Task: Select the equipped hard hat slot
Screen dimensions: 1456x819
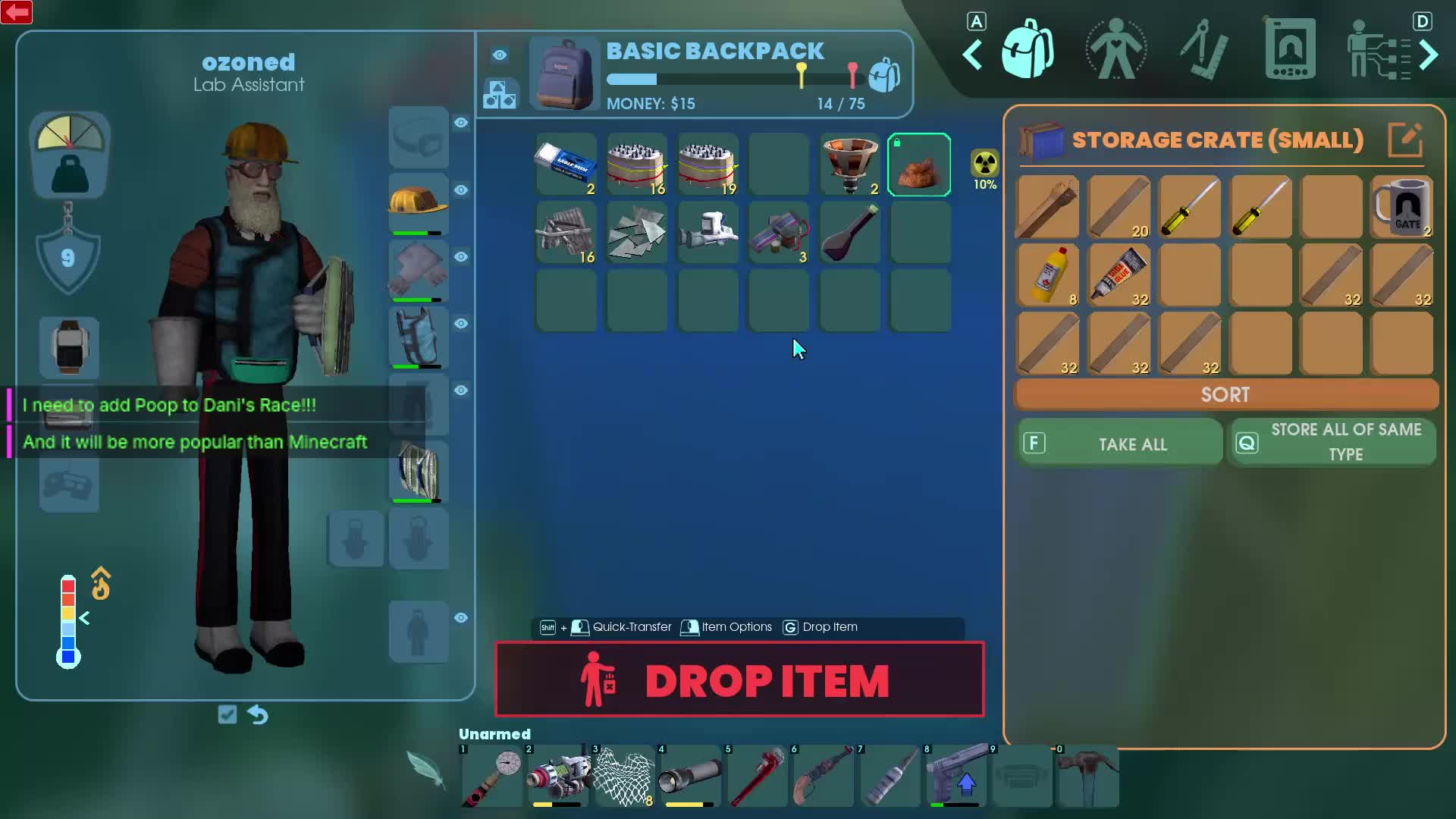Action: [418, 202]
